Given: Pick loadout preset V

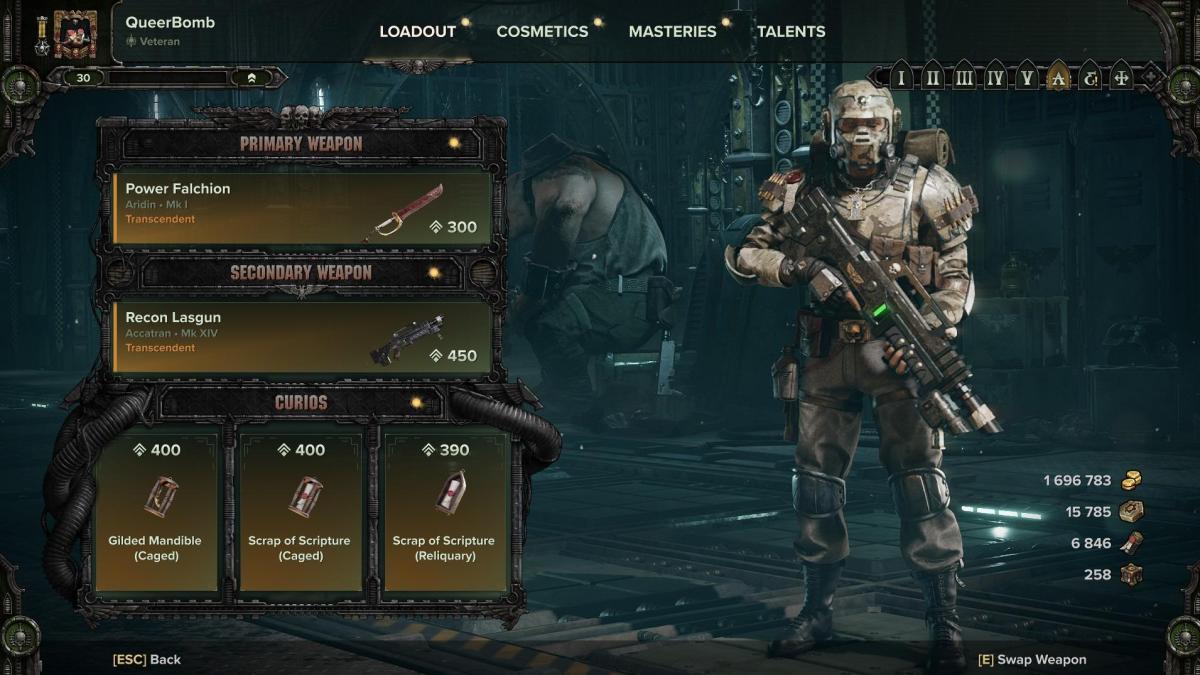Looking at the screenshot, I should coord(1026,77).
